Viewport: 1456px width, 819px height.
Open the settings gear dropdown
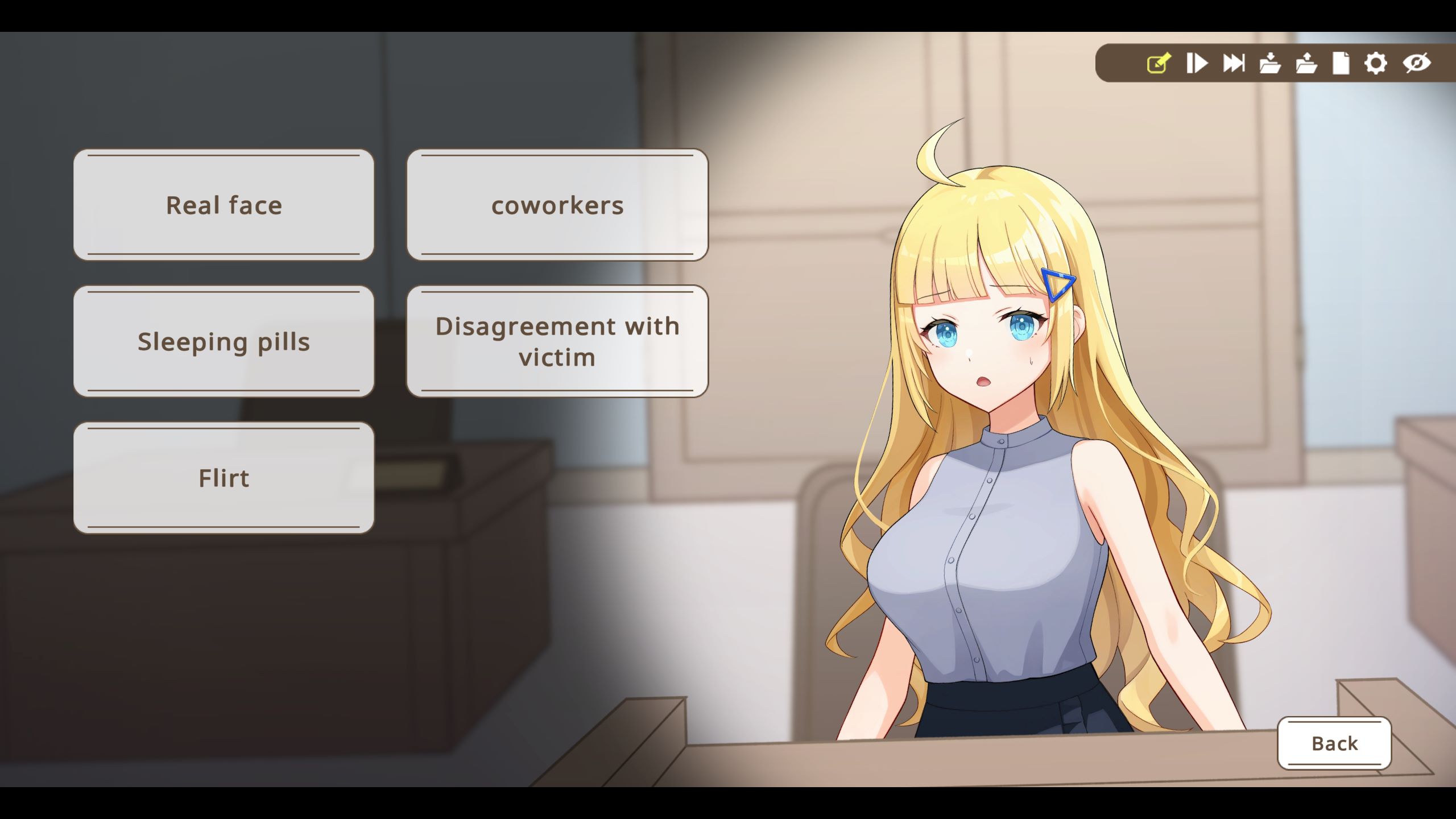pyautogui.click(x=1376, y=64)
